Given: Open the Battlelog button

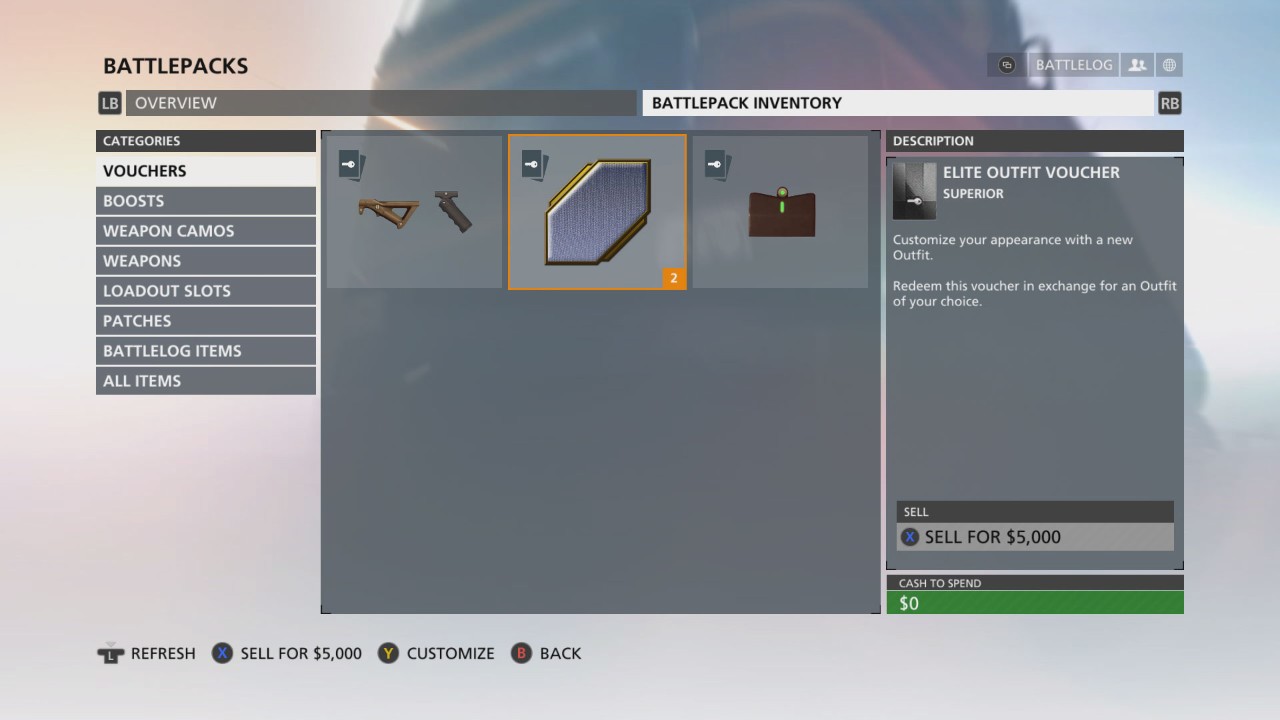Looking at the screenshot, I should [1073, 65].
